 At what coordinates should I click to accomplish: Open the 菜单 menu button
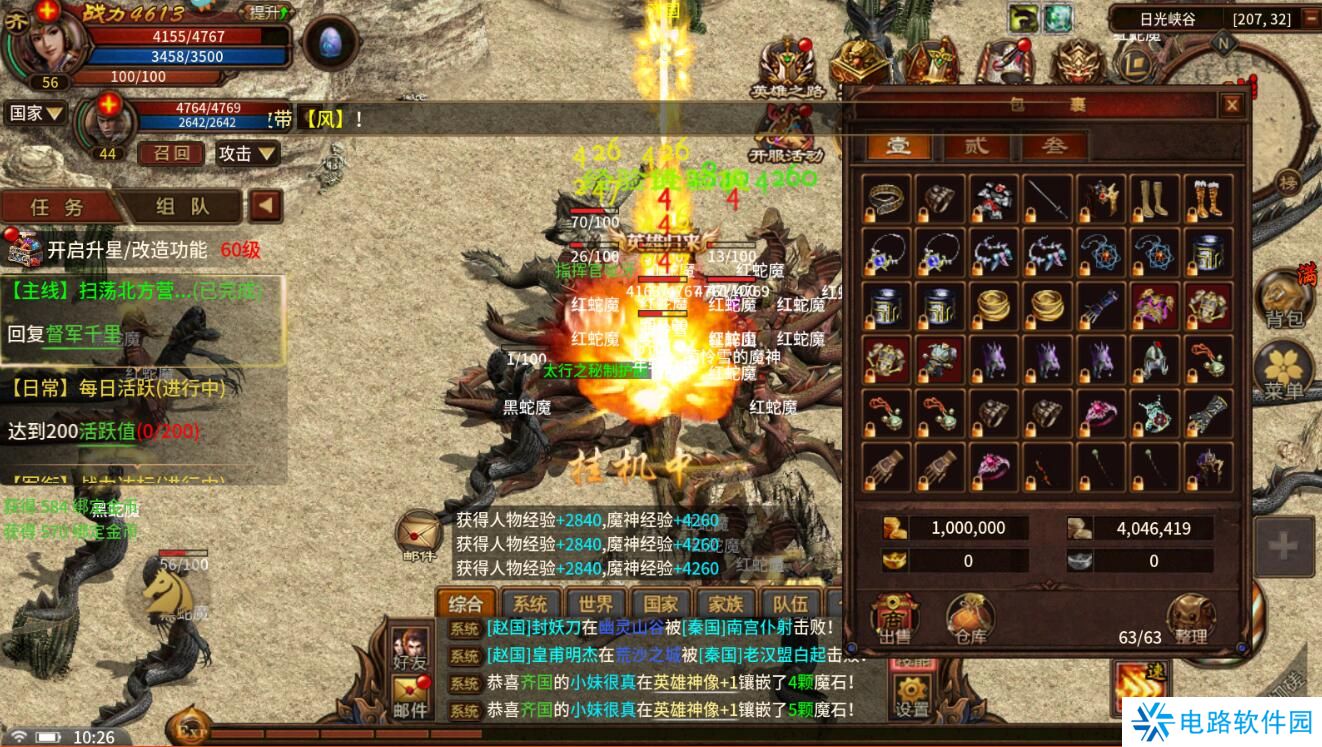[x=1283, y=372]
